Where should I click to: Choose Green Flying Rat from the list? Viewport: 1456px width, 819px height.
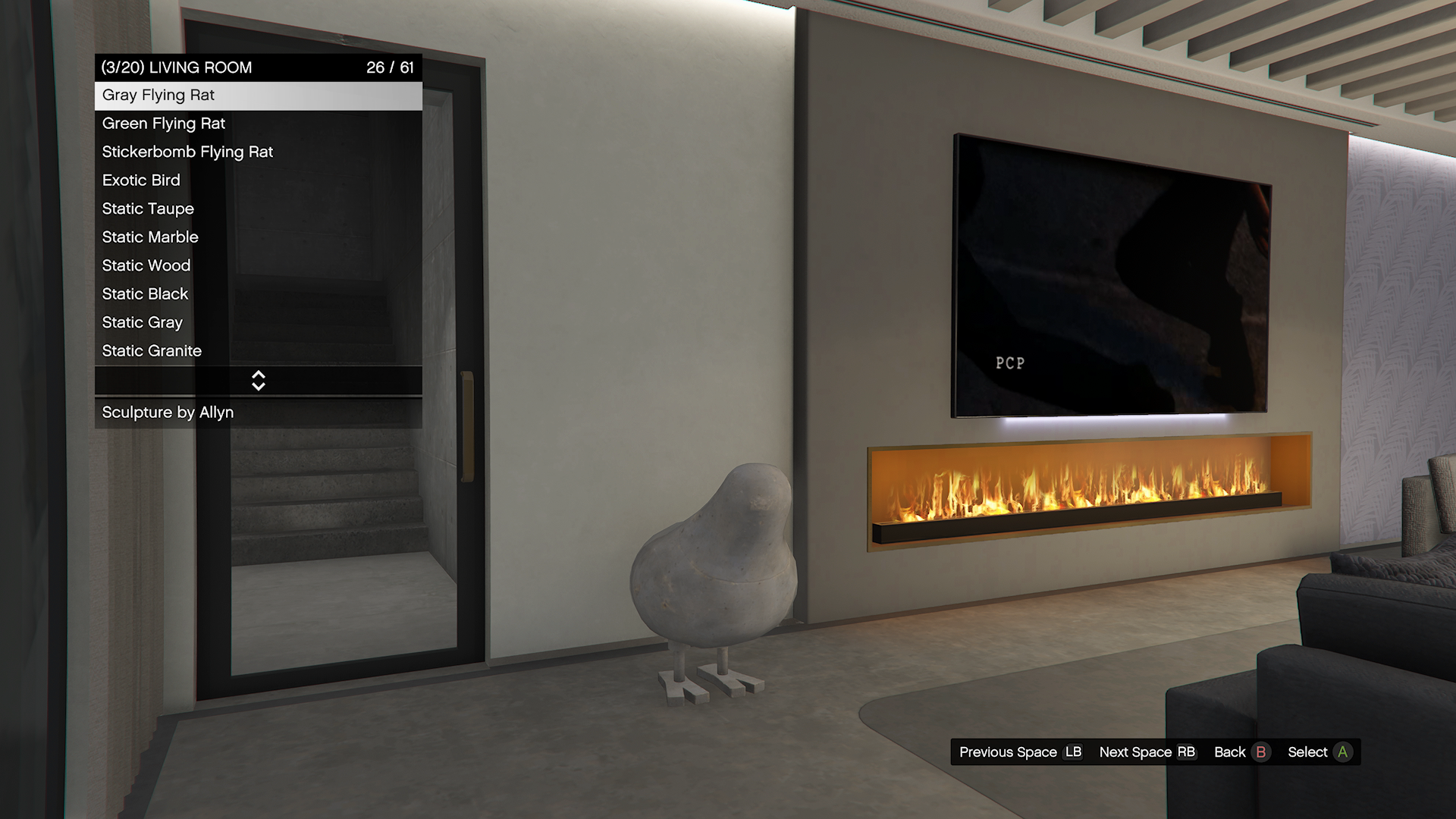258,124
